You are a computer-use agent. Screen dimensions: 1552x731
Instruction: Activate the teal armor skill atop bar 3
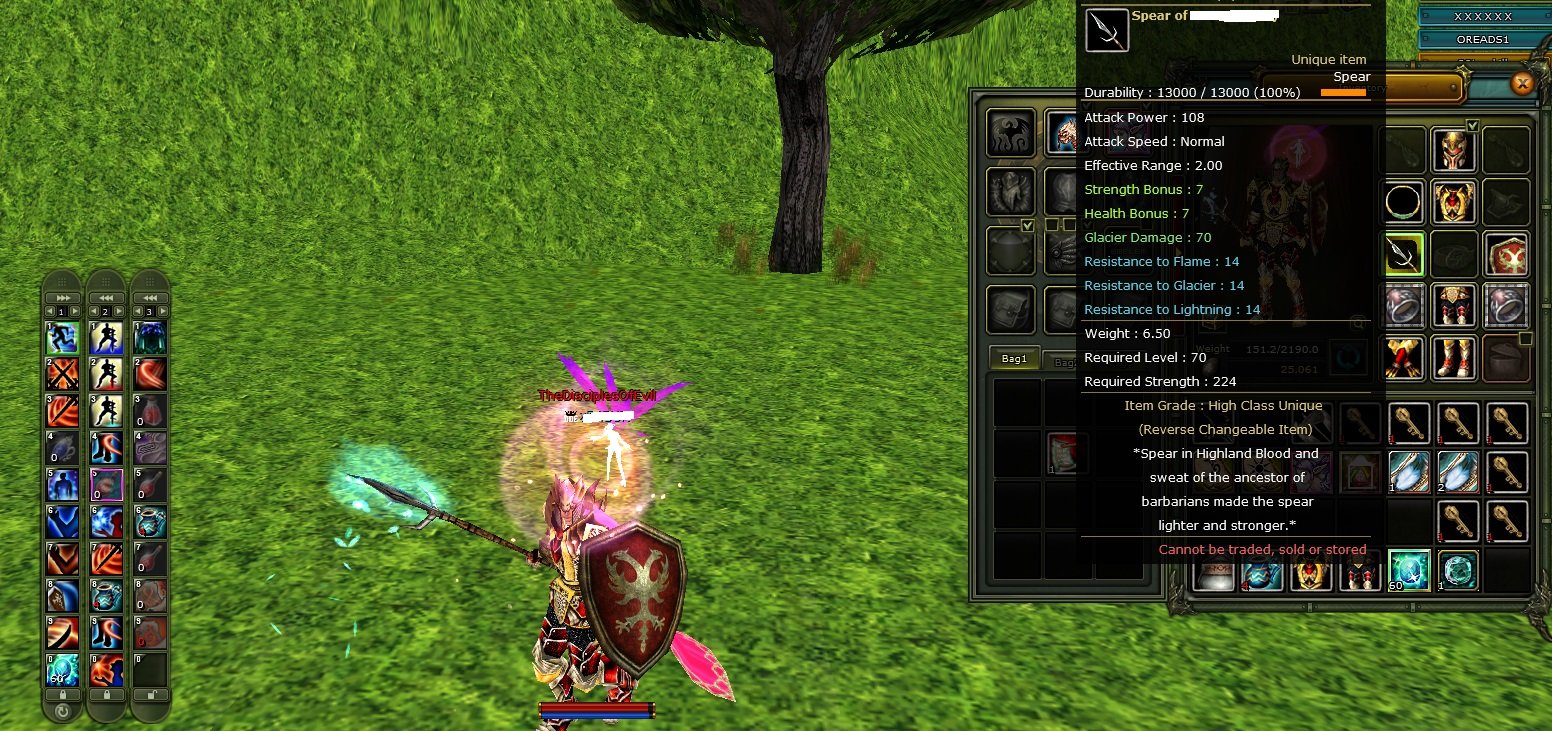coord(150,338)
